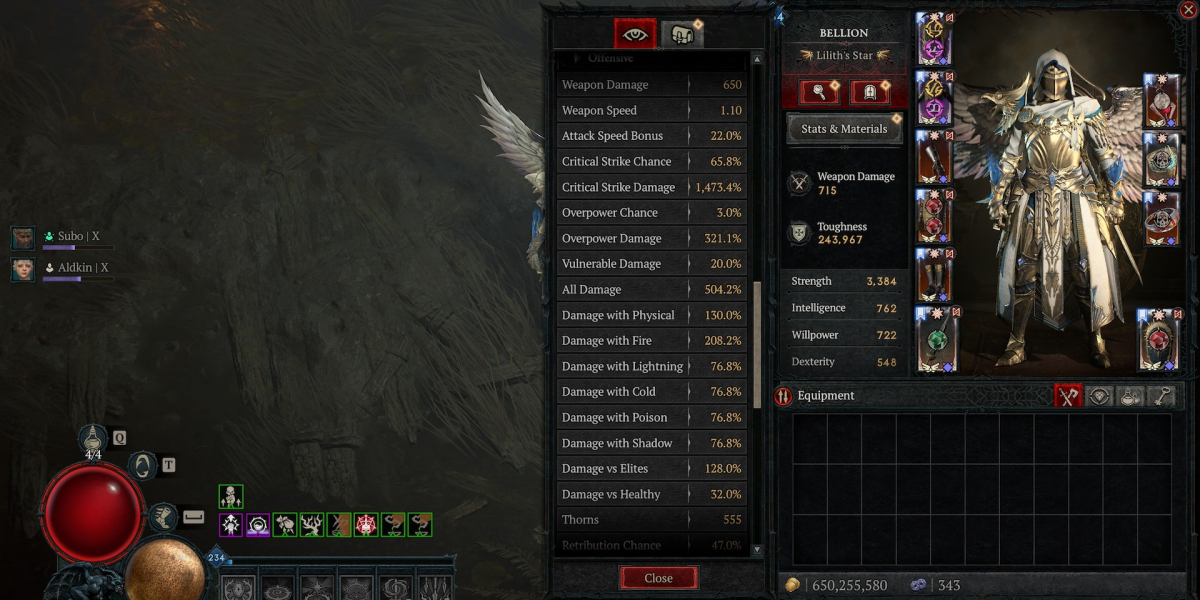Open the Stats & Materials panel
Viewport: 1200px width, 600px height.
(x=844, y=129)
